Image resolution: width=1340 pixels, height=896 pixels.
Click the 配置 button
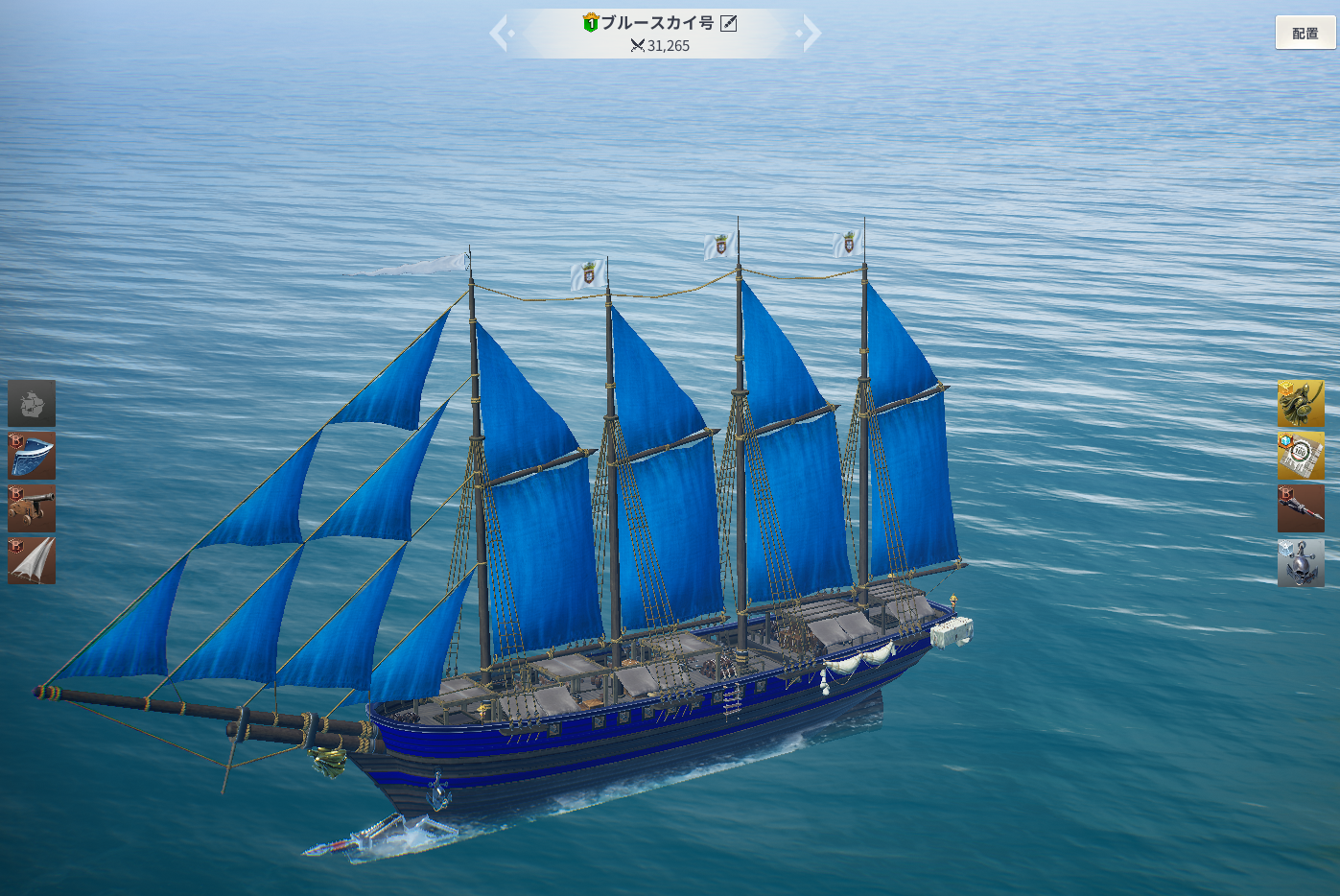tap(1305, 34)
